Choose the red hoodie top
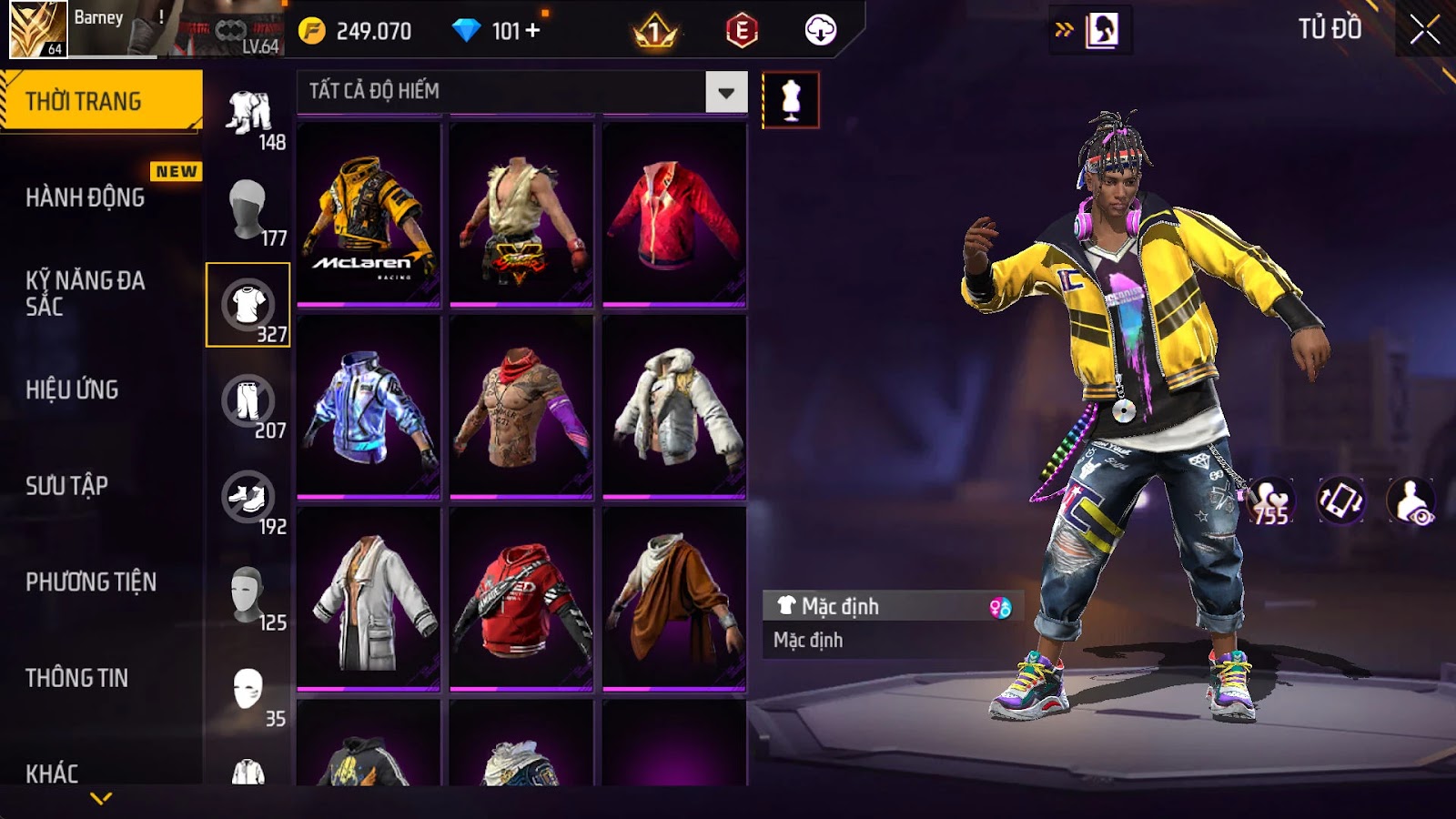The height and width of the screenshot is (819, 1456). tap(521, 599)
